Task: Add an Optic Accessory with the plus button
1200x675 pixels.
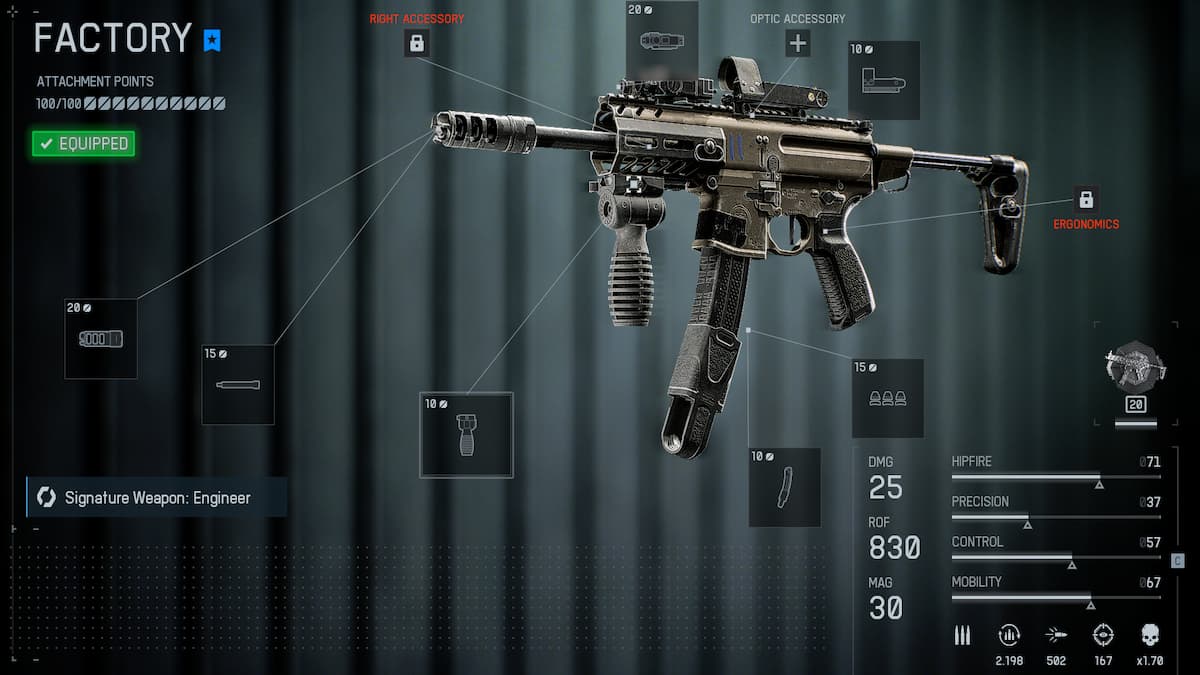Action: point(797,43)
